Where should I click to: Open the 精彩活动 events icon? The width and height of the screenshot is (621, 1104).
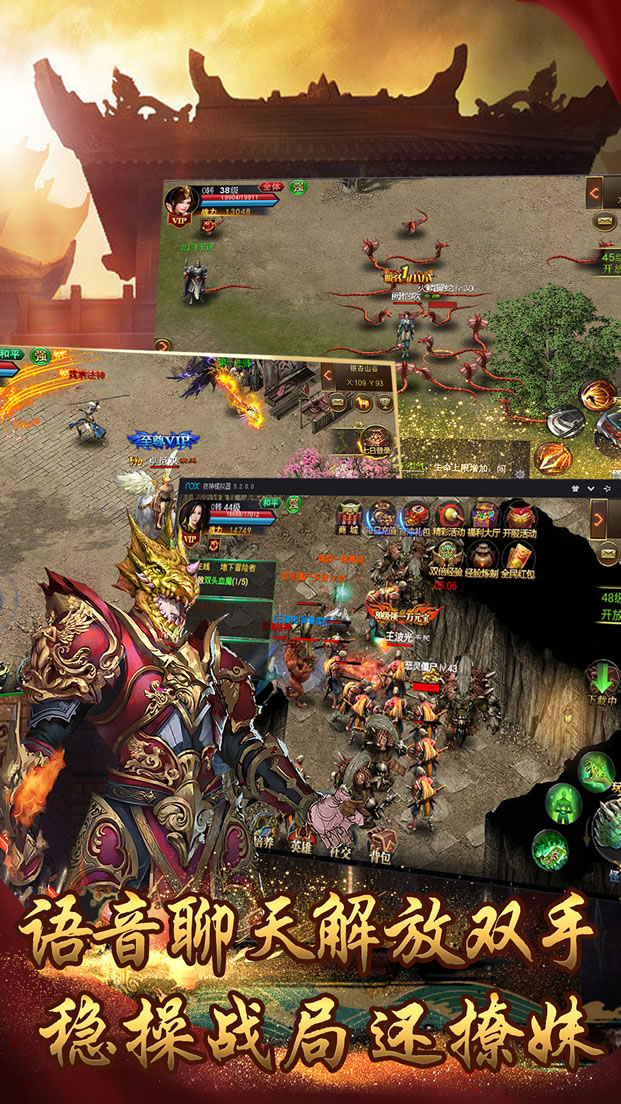click(x=450, y=520)
